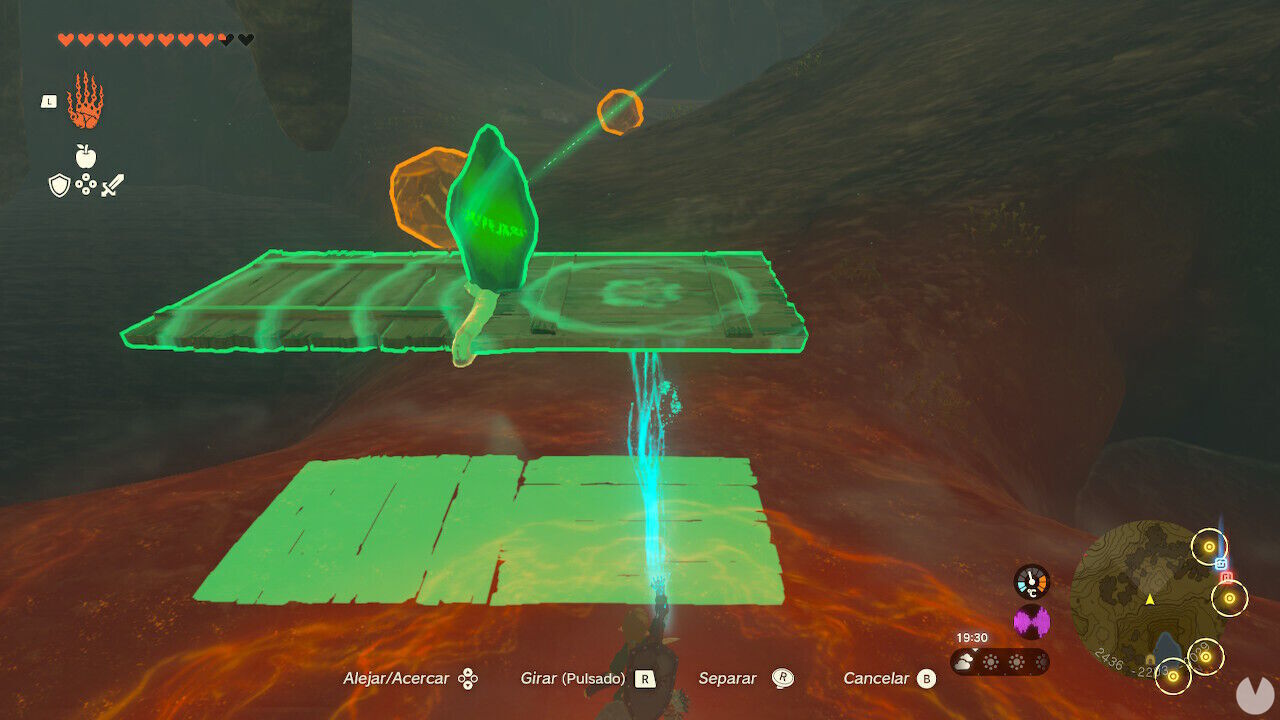Click the apple food icon
This screenshot has width=1280, height=720.
pos(85,155)
